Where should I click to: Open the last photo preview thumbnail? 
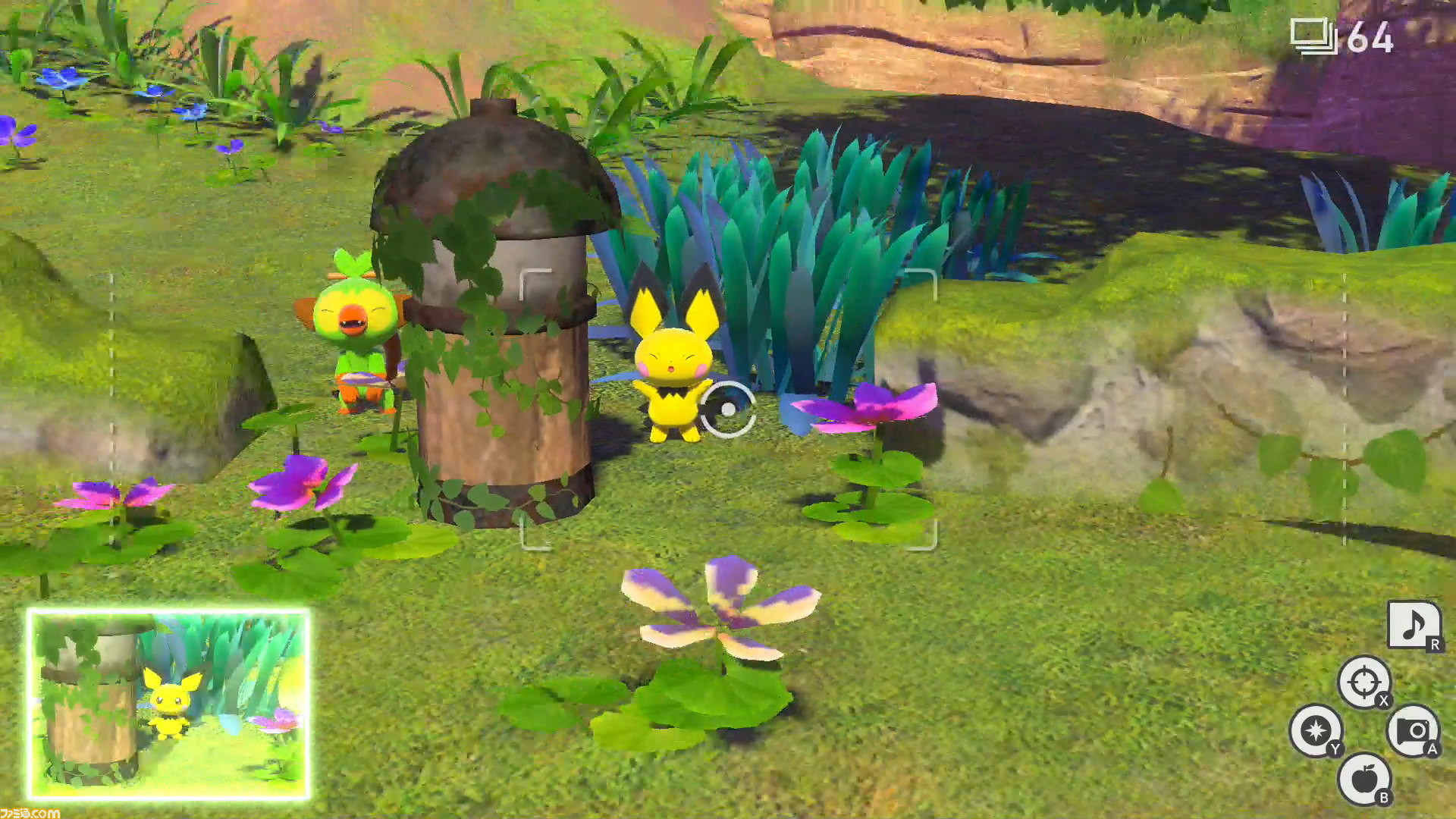coord(168,704)
